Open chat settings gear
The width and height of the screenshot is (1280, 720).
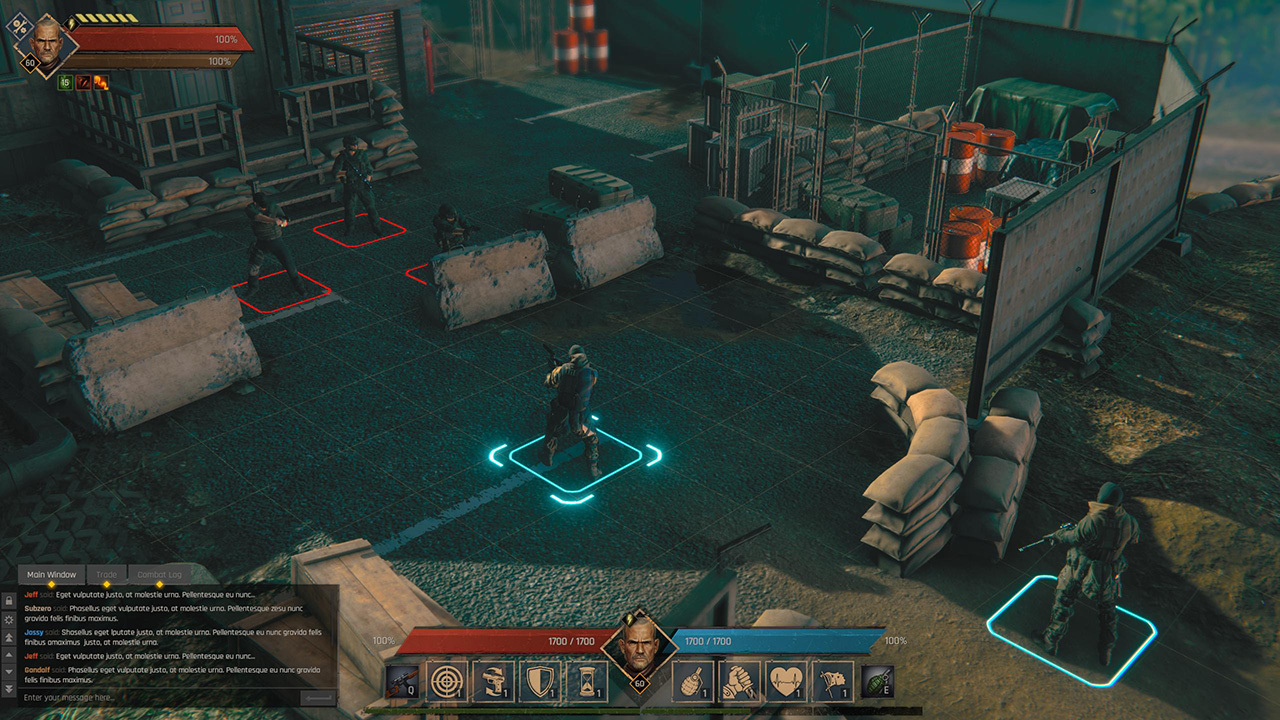pos(9,619)
